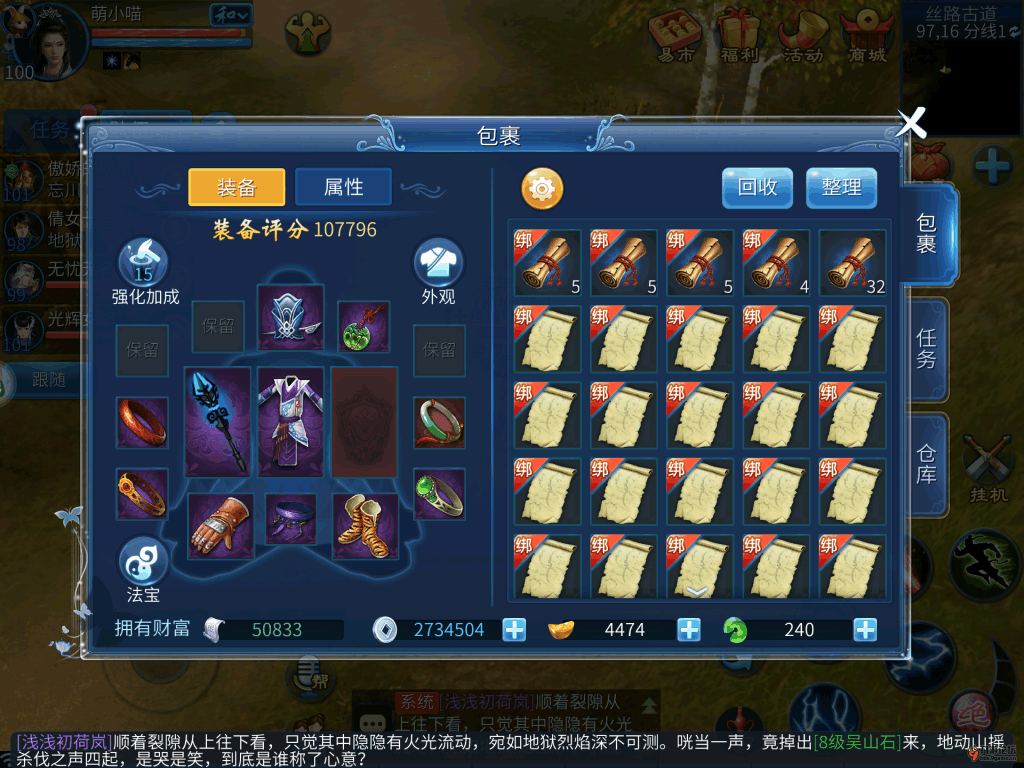Sort the bag with 整理 button
Viewport: 1024px width, 768px height.
click(x=841, y=187)
